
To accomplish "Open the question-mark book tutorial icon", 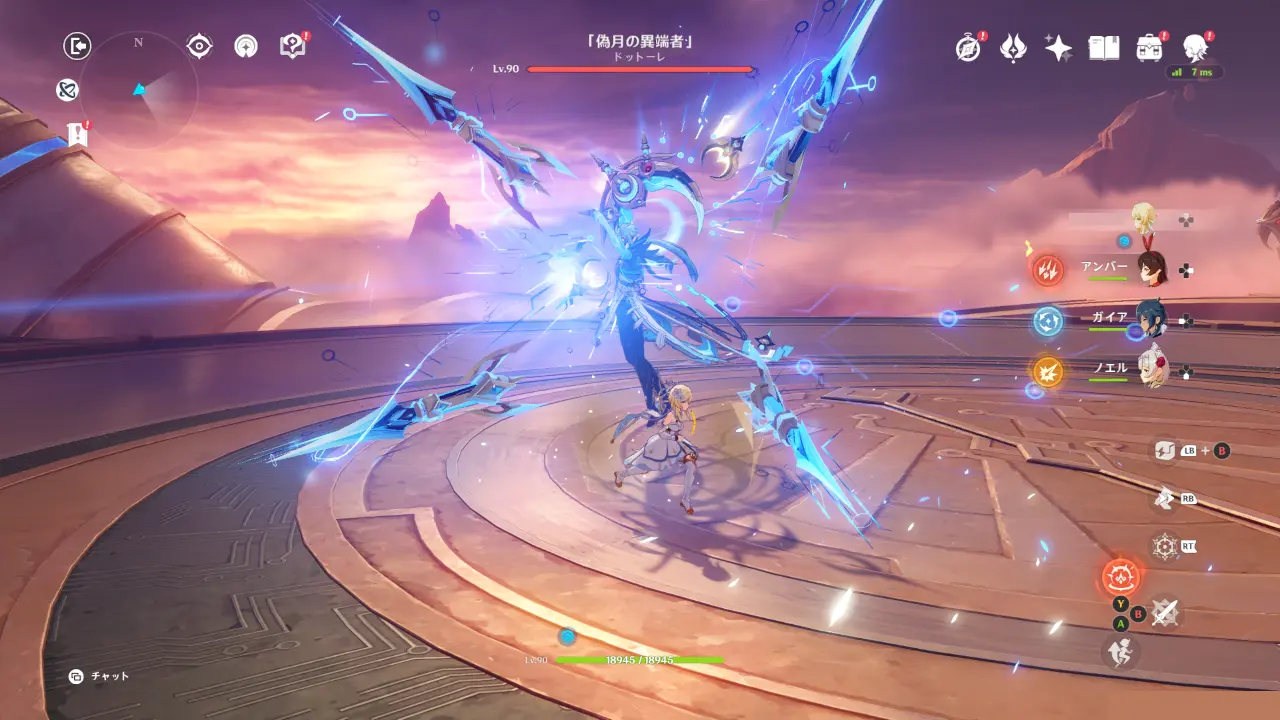I will point(292,46).
